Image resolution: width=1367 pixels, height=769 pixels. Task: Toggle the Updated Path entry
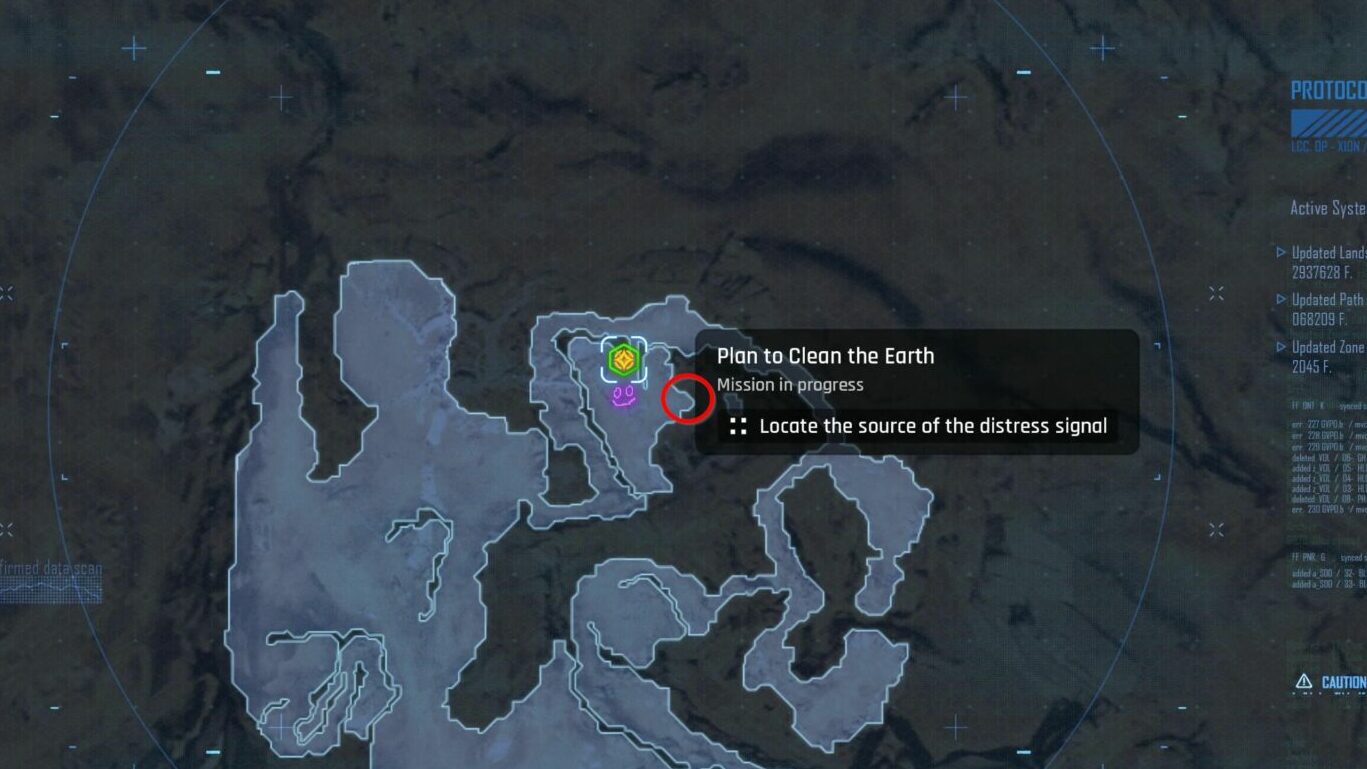tap(1320, 298)
